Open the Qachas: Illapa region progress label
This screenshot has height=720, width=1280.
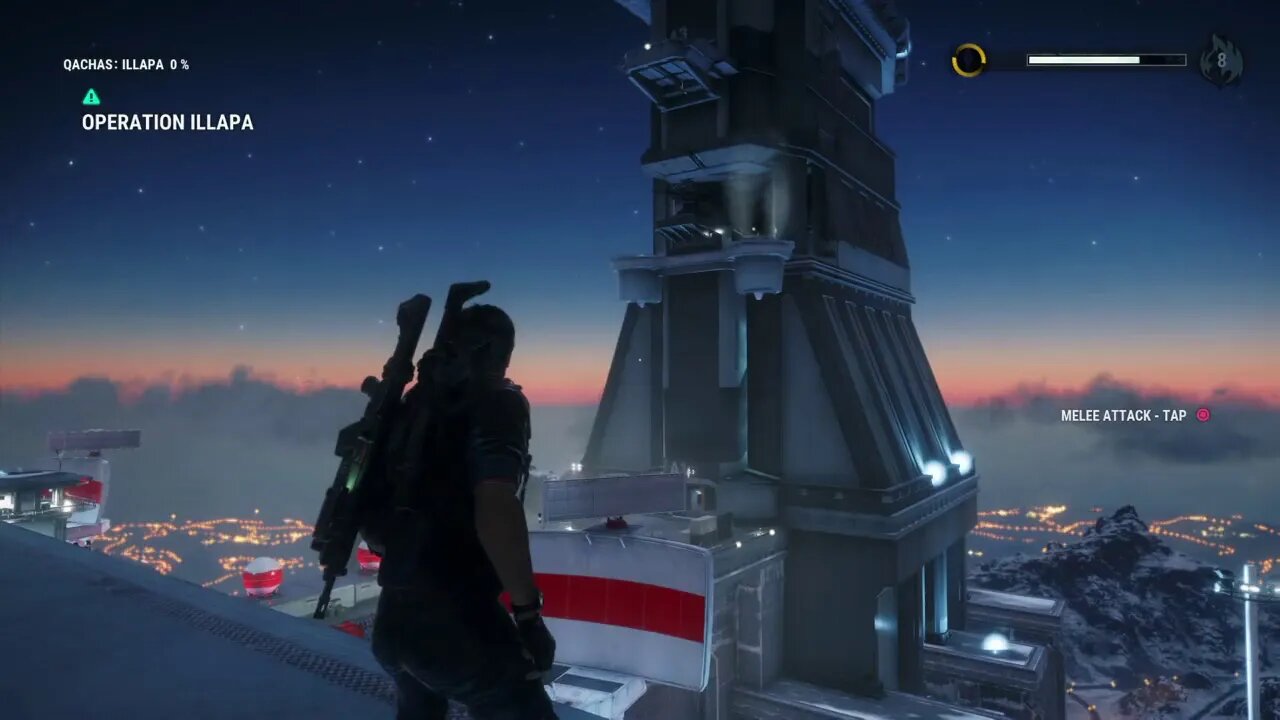pyautogui.click(x=126, y=65)
